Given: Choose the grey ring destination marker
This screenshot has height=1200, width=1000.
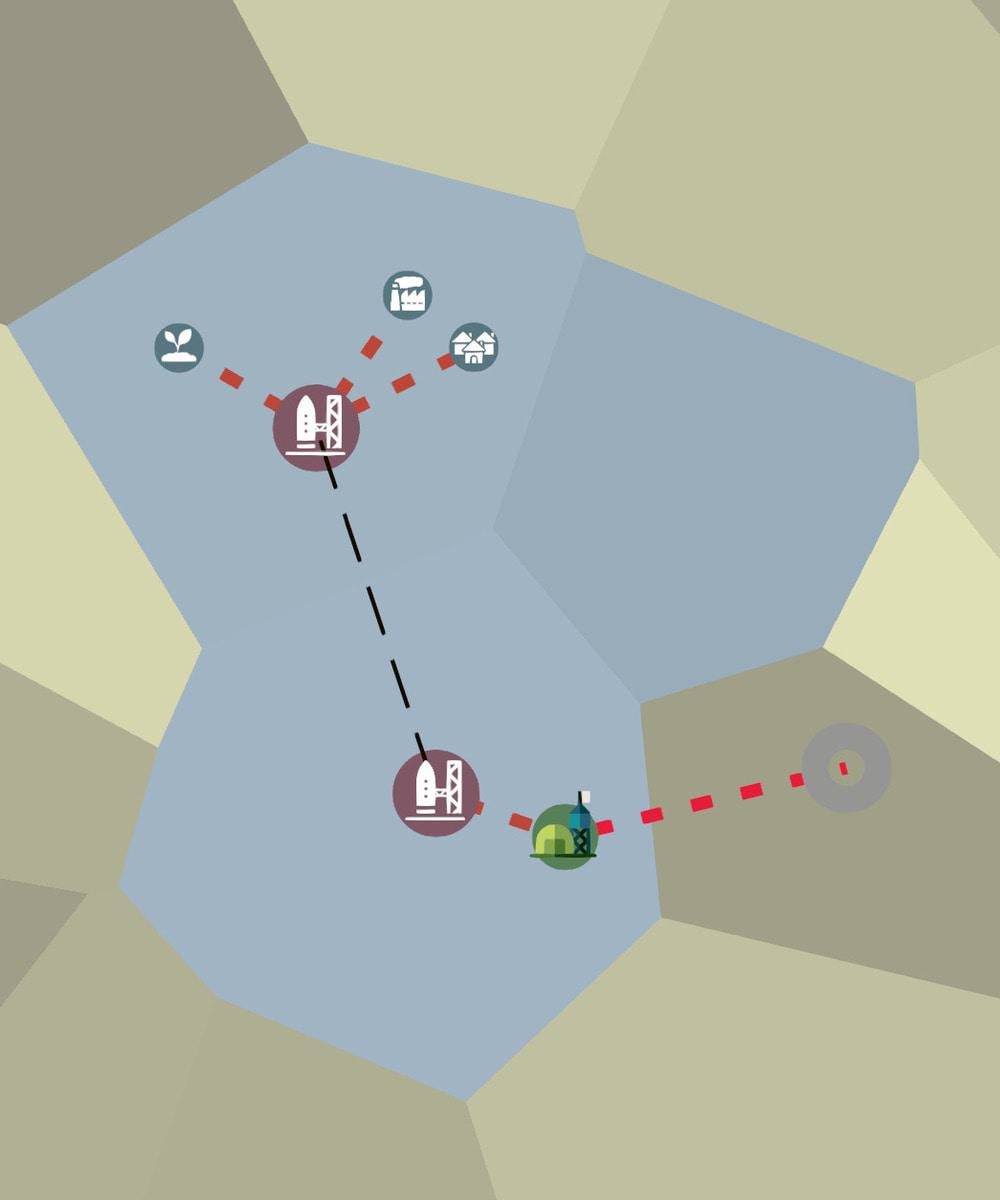Looking at the screenshot, I should click(846, 768).
